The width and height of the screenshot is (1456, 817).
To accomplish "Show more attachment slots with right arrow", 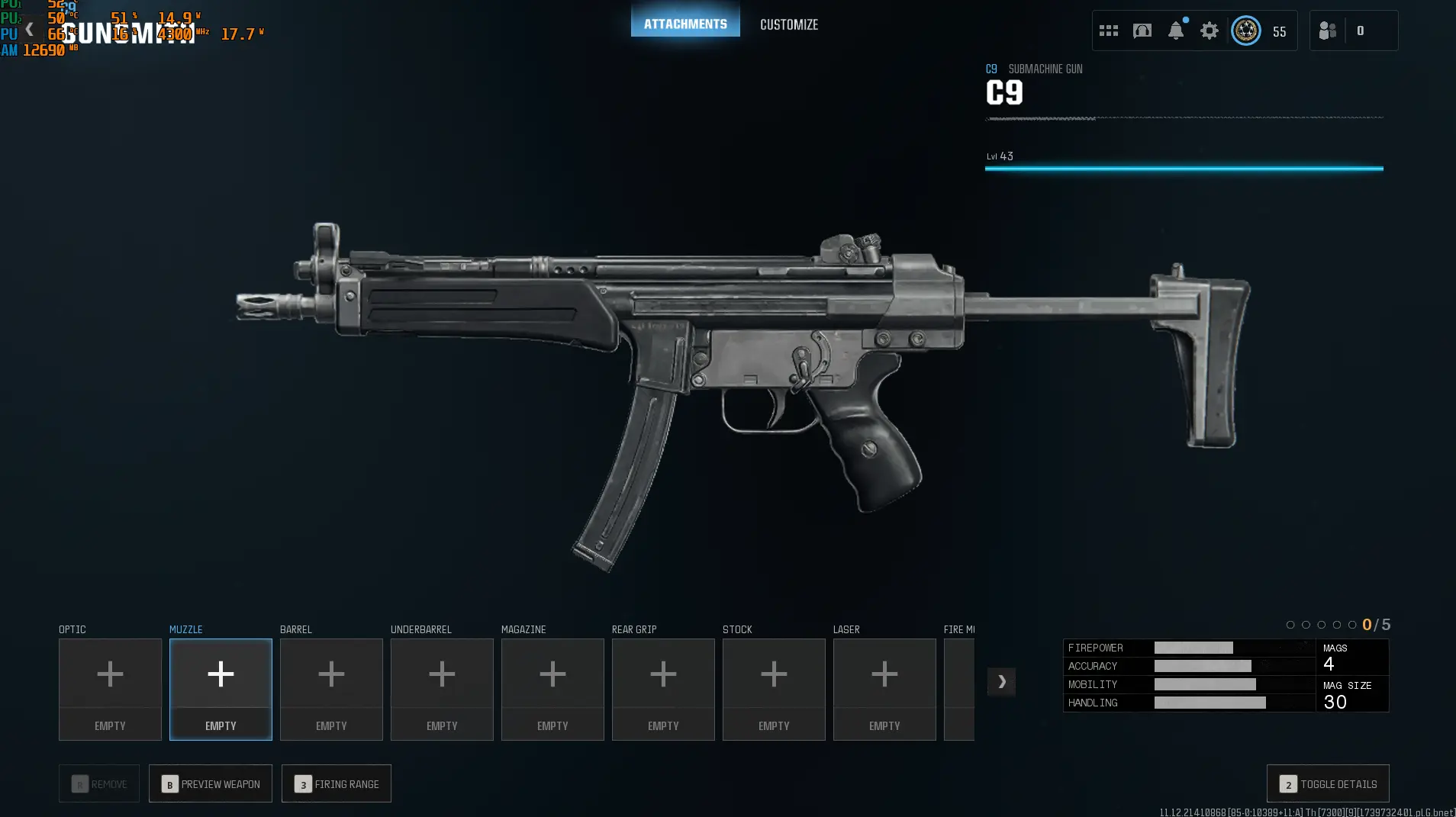I will point(1001,681).
